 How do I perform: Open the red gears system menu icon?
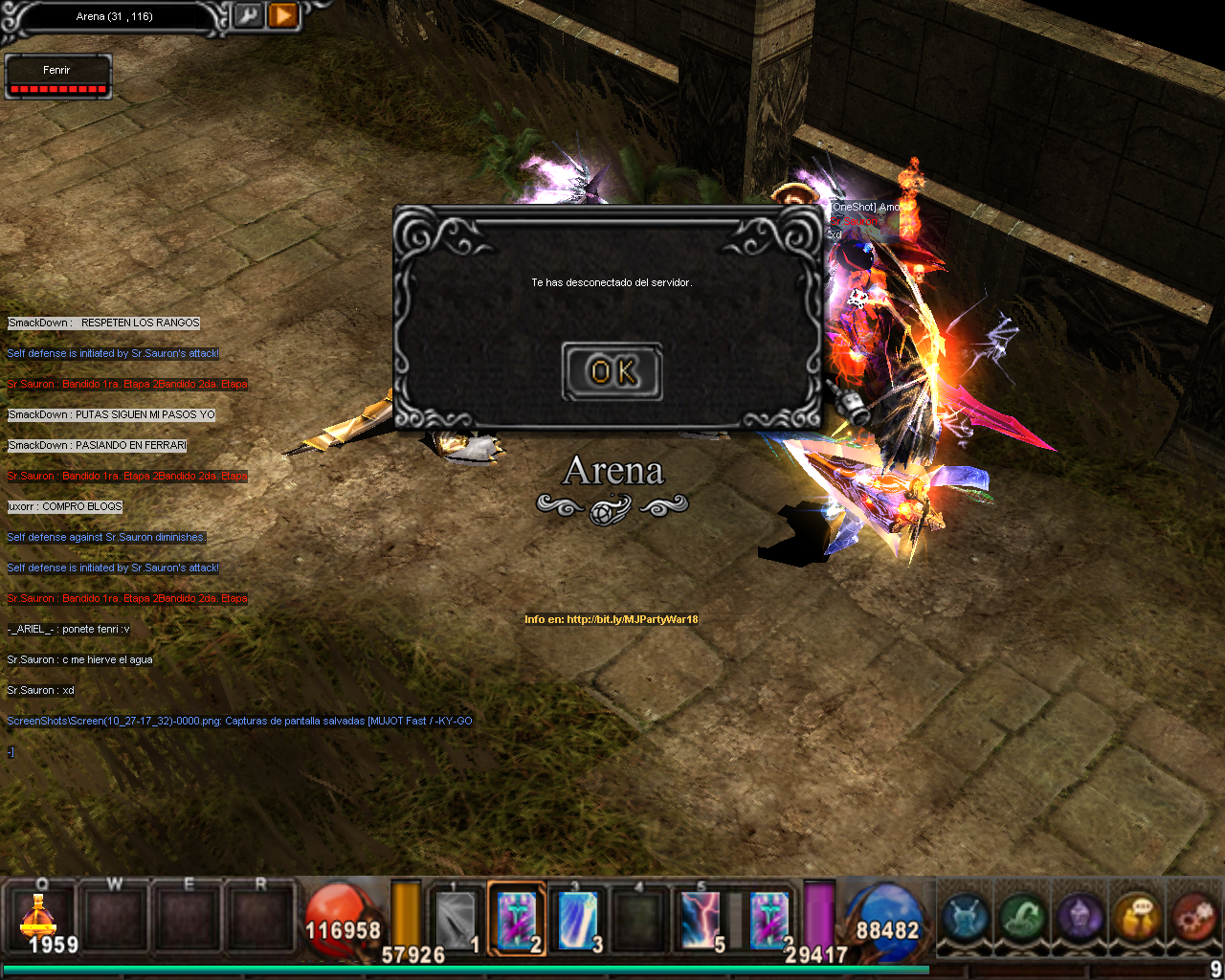pos(1194,918)
